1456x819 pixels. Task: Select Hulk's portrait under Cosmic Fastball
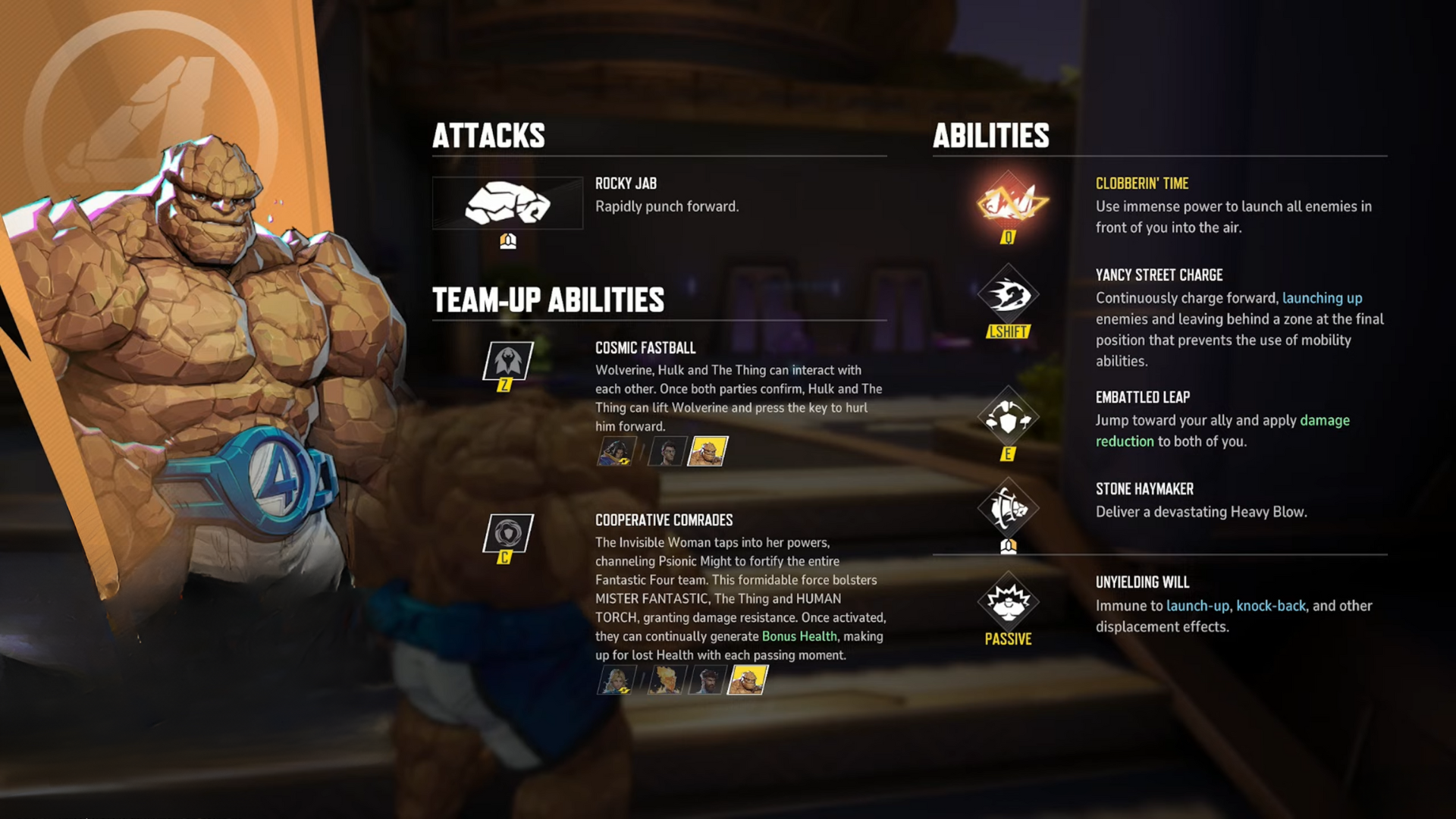click(667, 453)
